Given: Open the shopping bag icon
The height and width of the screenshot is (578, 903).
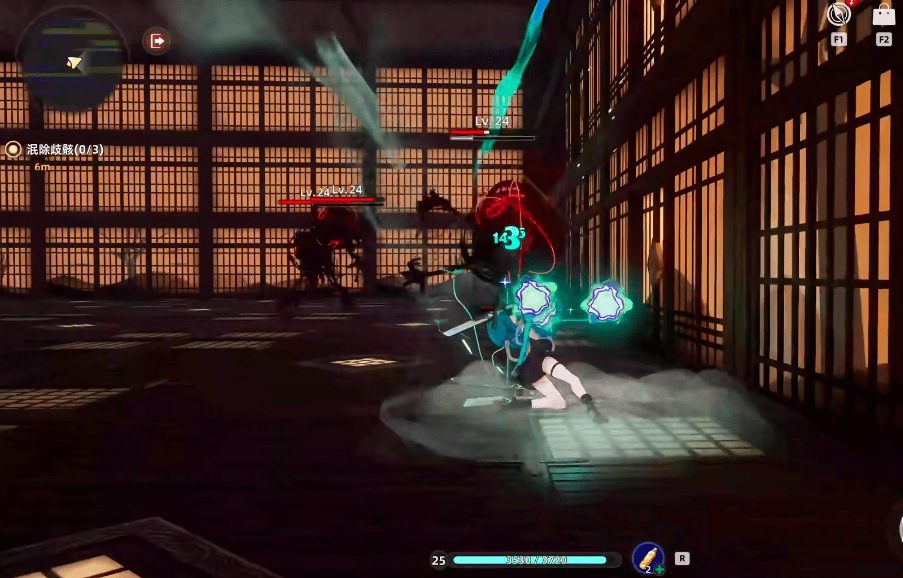Looking at the screenshot, I should 883,16.
